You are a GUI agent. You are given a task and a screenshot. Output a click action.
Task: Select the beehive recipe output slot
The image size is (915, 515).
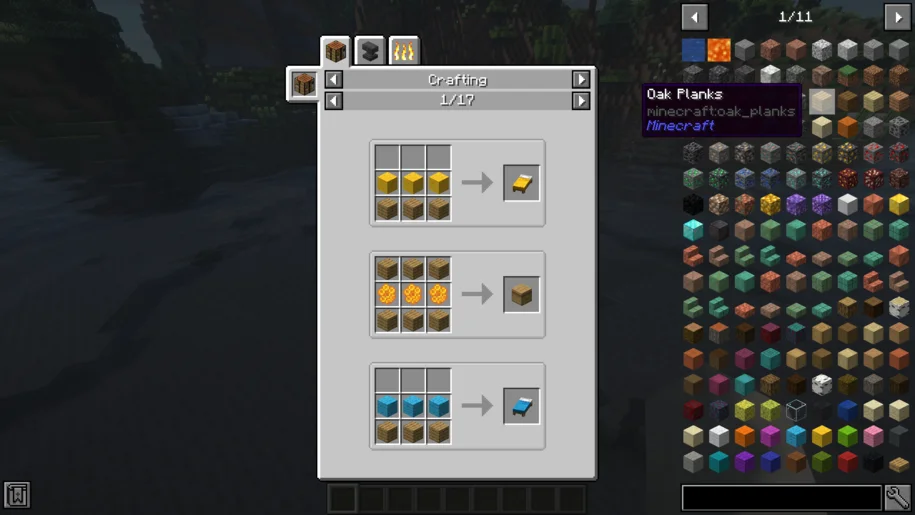(521, 295)
